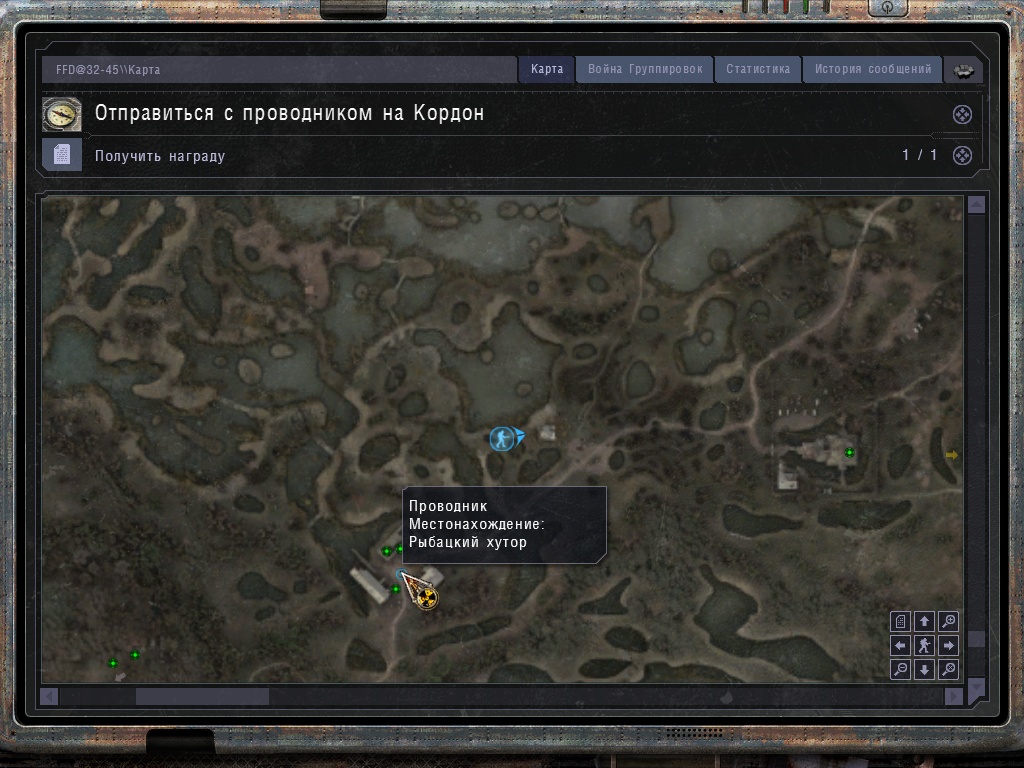Open the Статистика tab
The image size is (1024, 768).
pyautogui.click(x=758, y=69)
